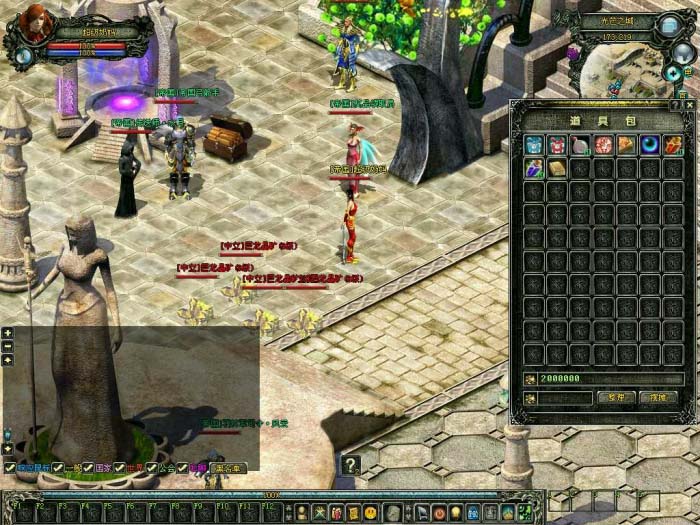
Task: Click the question mark help button near the bottom
Action: [350, 464]
